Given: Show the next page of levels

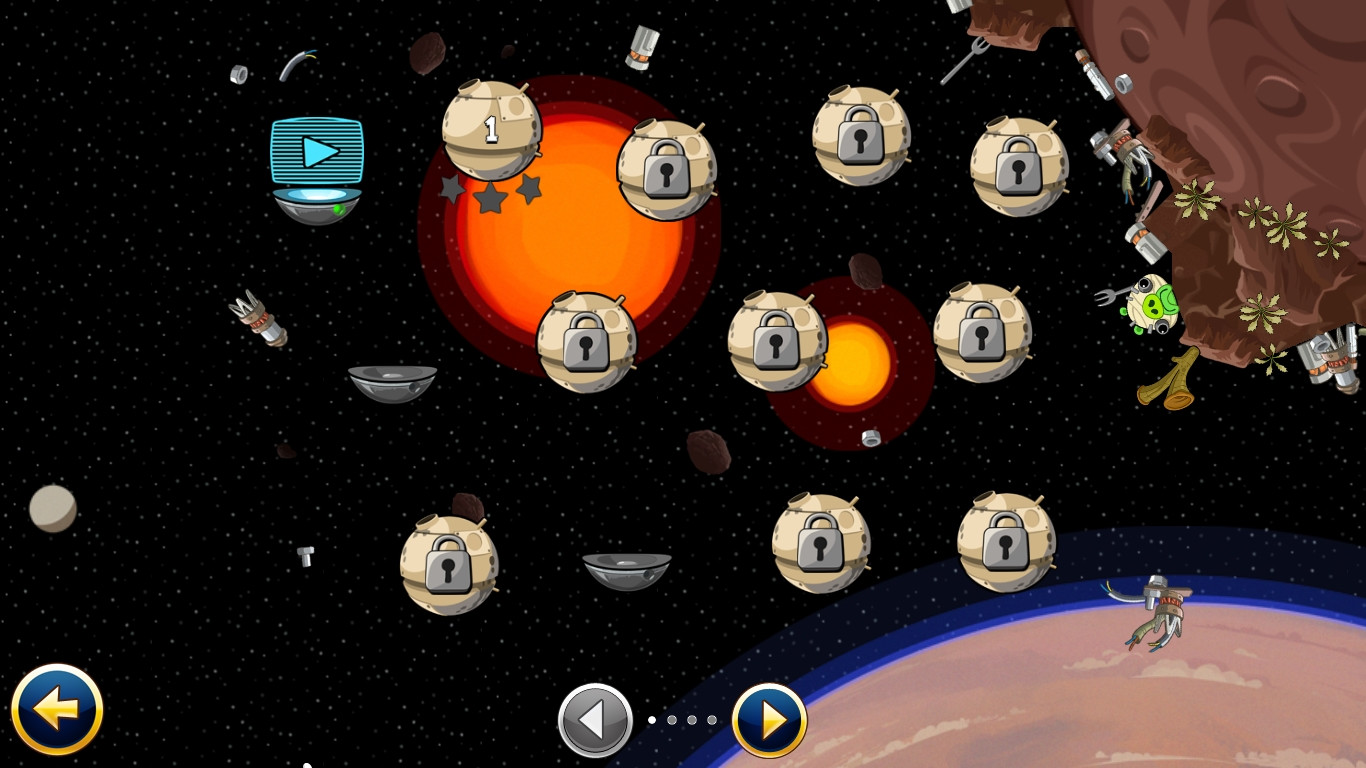Looking at the screenshot, I should 769,720.
